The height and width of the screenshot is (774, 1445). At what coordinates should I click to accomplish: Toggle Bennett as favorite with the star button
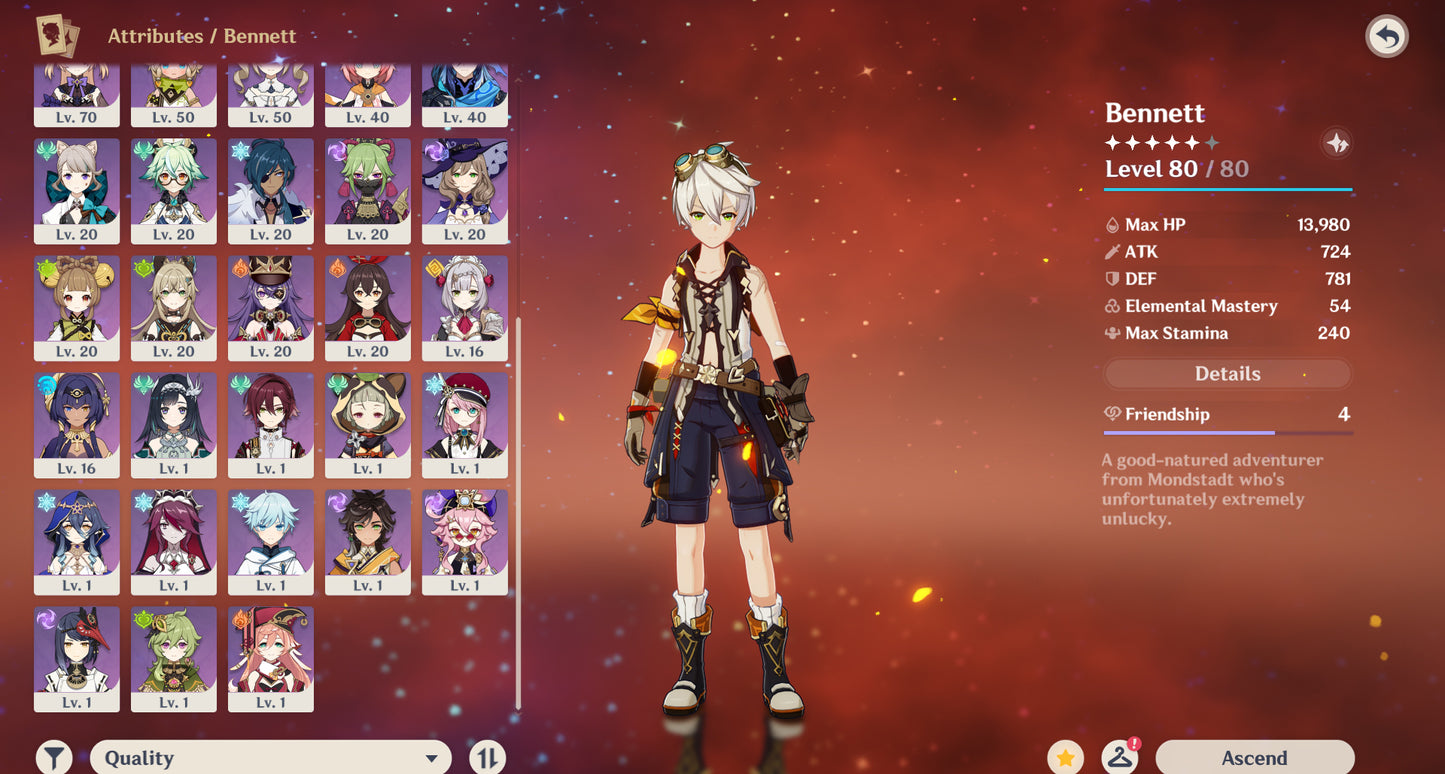(x=1066, y=757)
